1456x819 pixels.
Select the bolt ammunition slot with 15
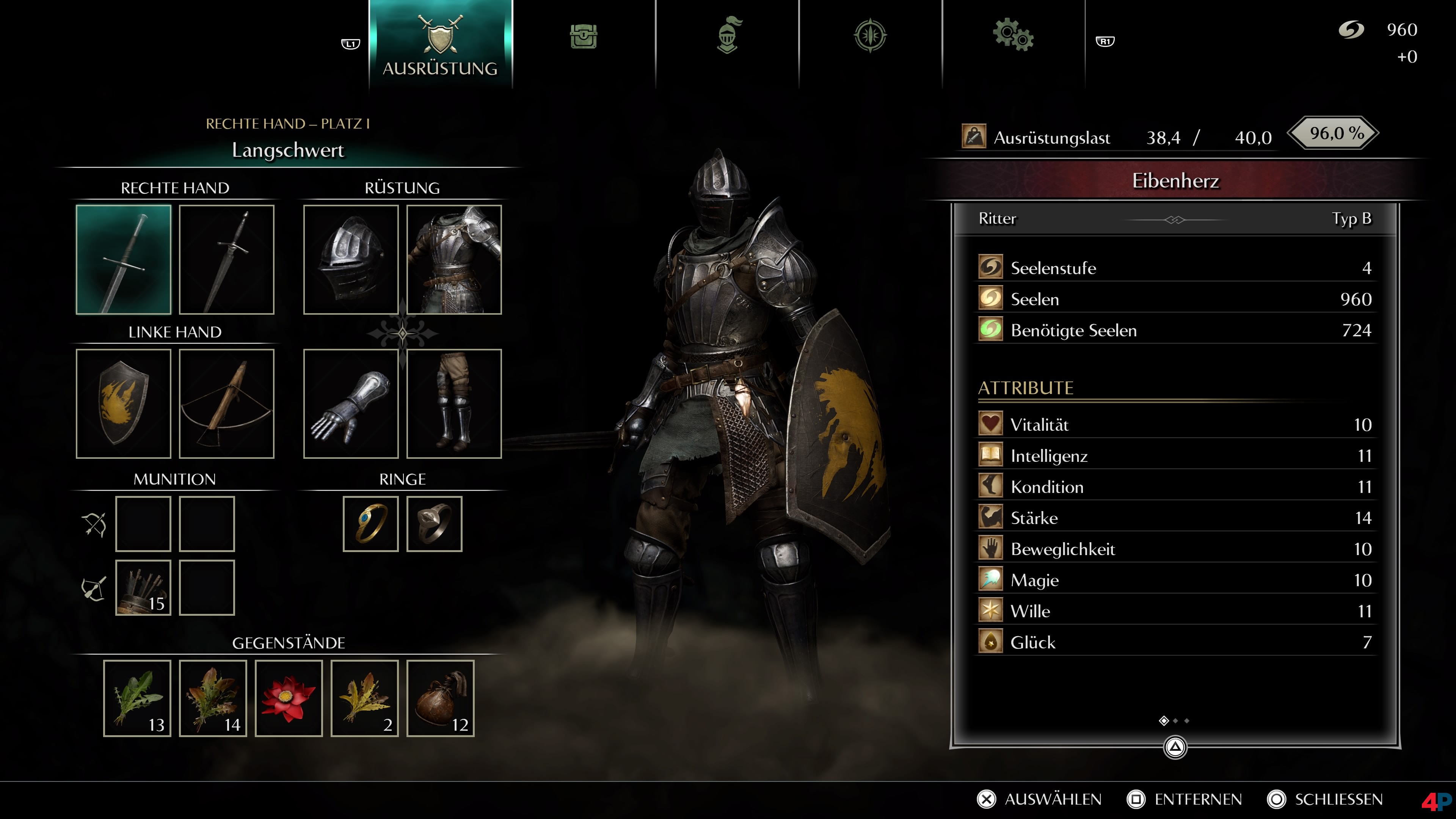(x=143, y=588)
